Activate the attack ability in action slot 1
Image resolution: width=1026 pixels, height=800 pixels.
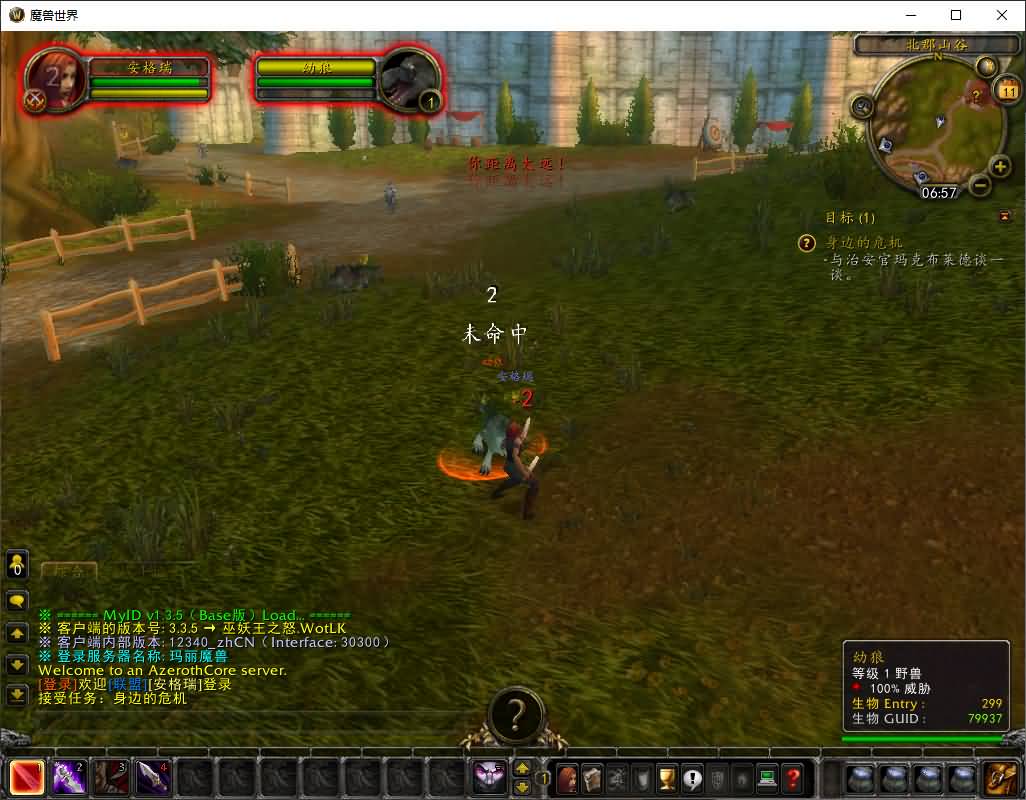coord(27,777)
